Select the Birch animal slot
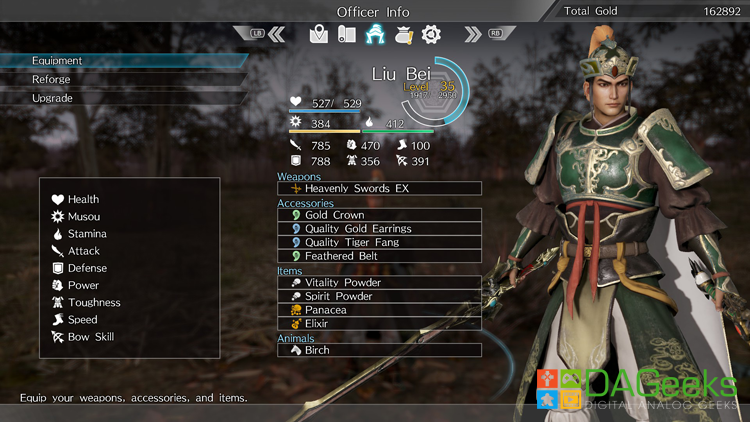750x422 pixels. tap(379, 351)
